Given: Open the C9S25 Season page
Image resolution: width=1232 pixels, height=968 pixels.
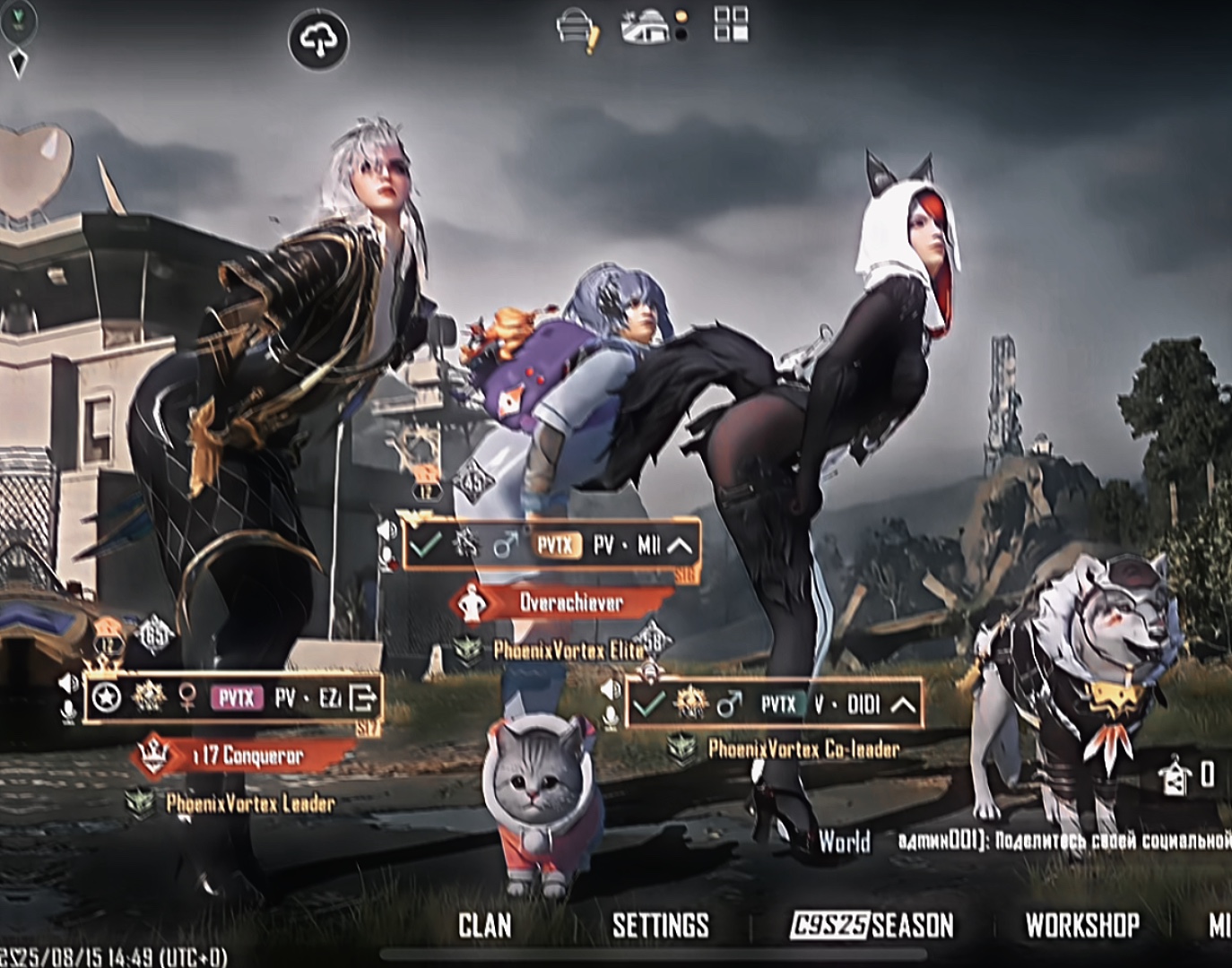Looking at the screenshot, I should coord(872,926).
